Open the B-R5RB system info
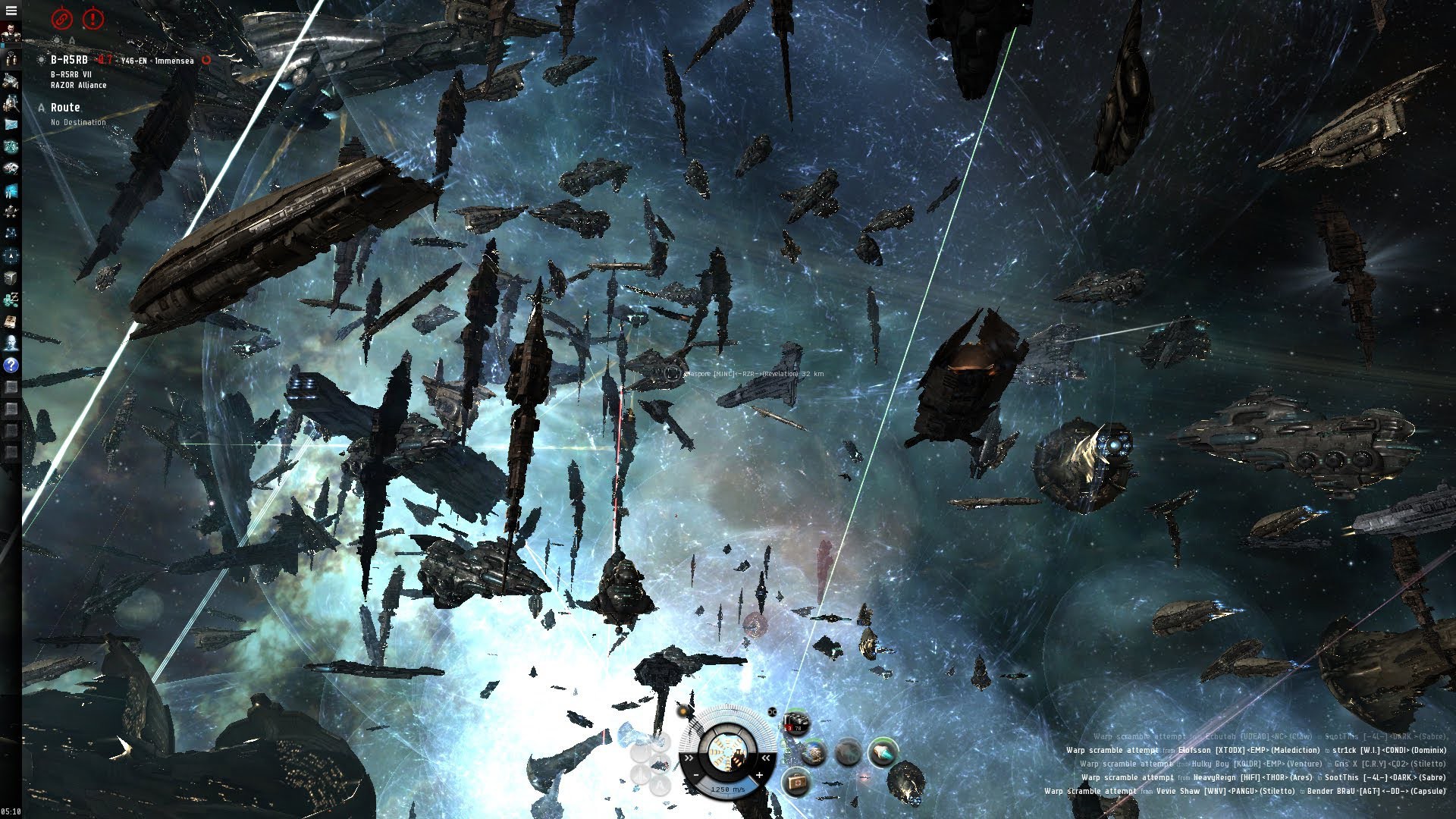Viewport: 1456px width, 819px height. pos(69,60)
